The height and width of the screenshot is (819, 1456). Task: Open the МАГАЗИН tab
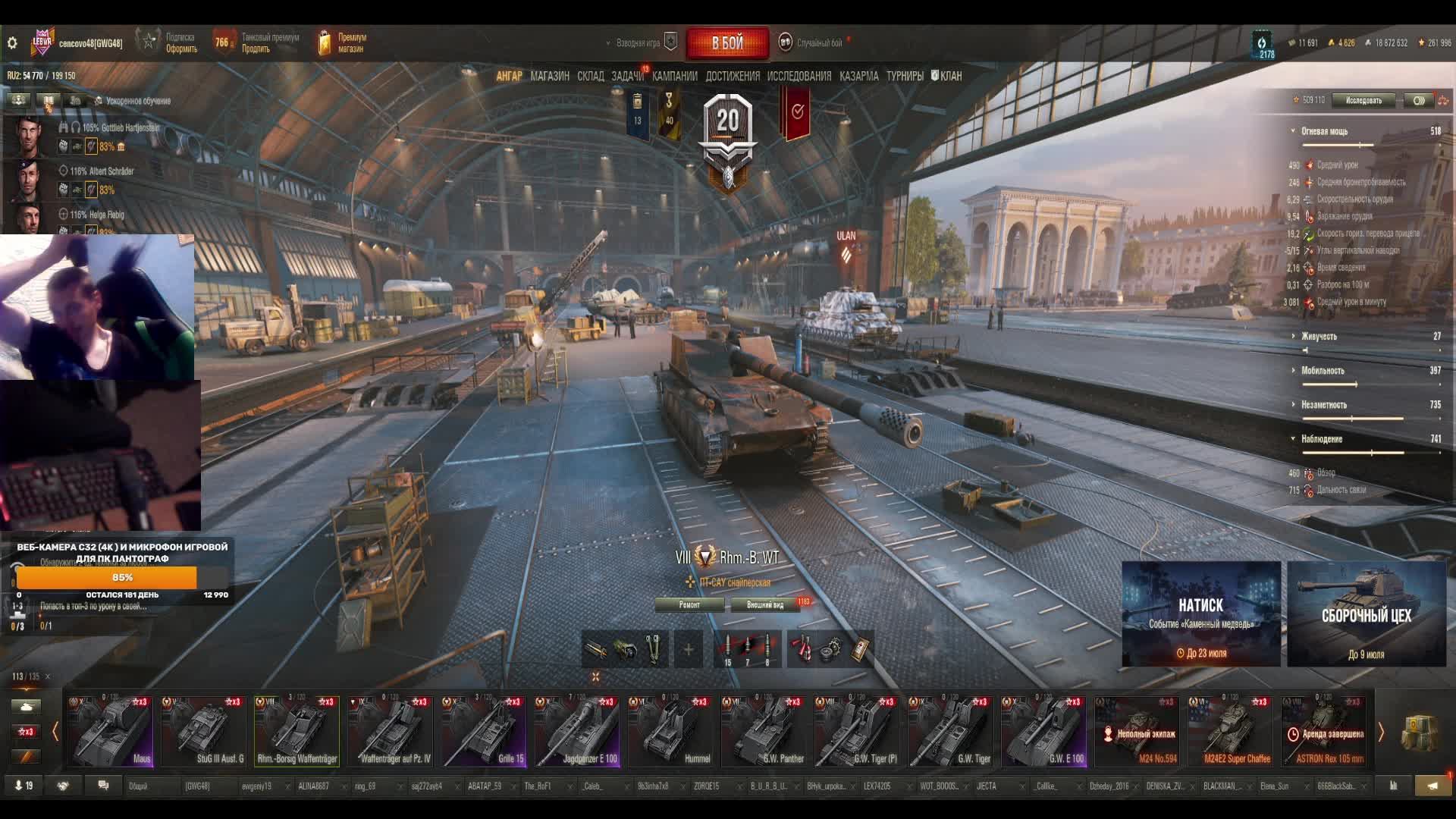[x=550, y=76]
